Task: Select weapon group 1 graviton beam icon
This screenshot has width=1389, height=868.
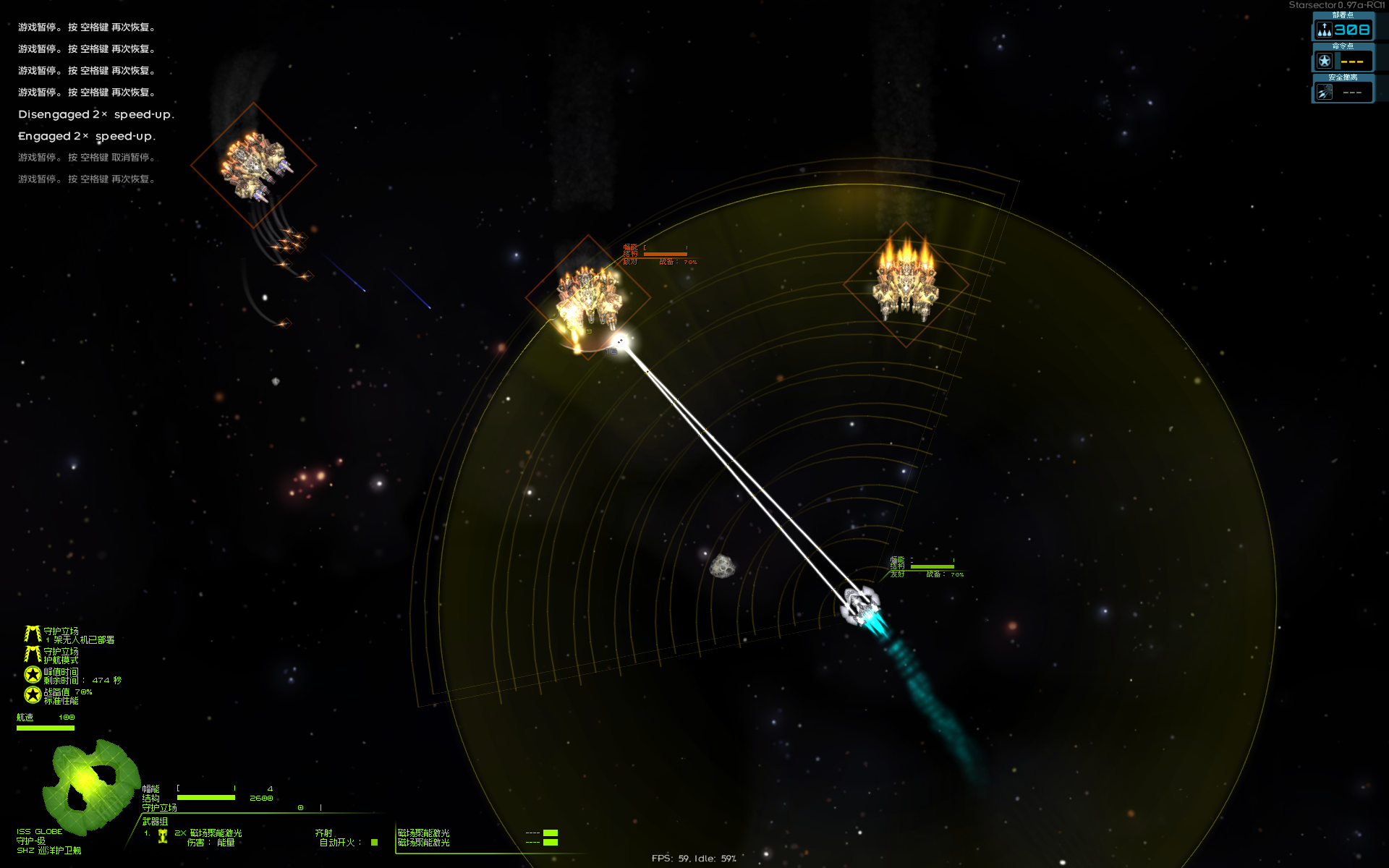Action: pos(163,837)
